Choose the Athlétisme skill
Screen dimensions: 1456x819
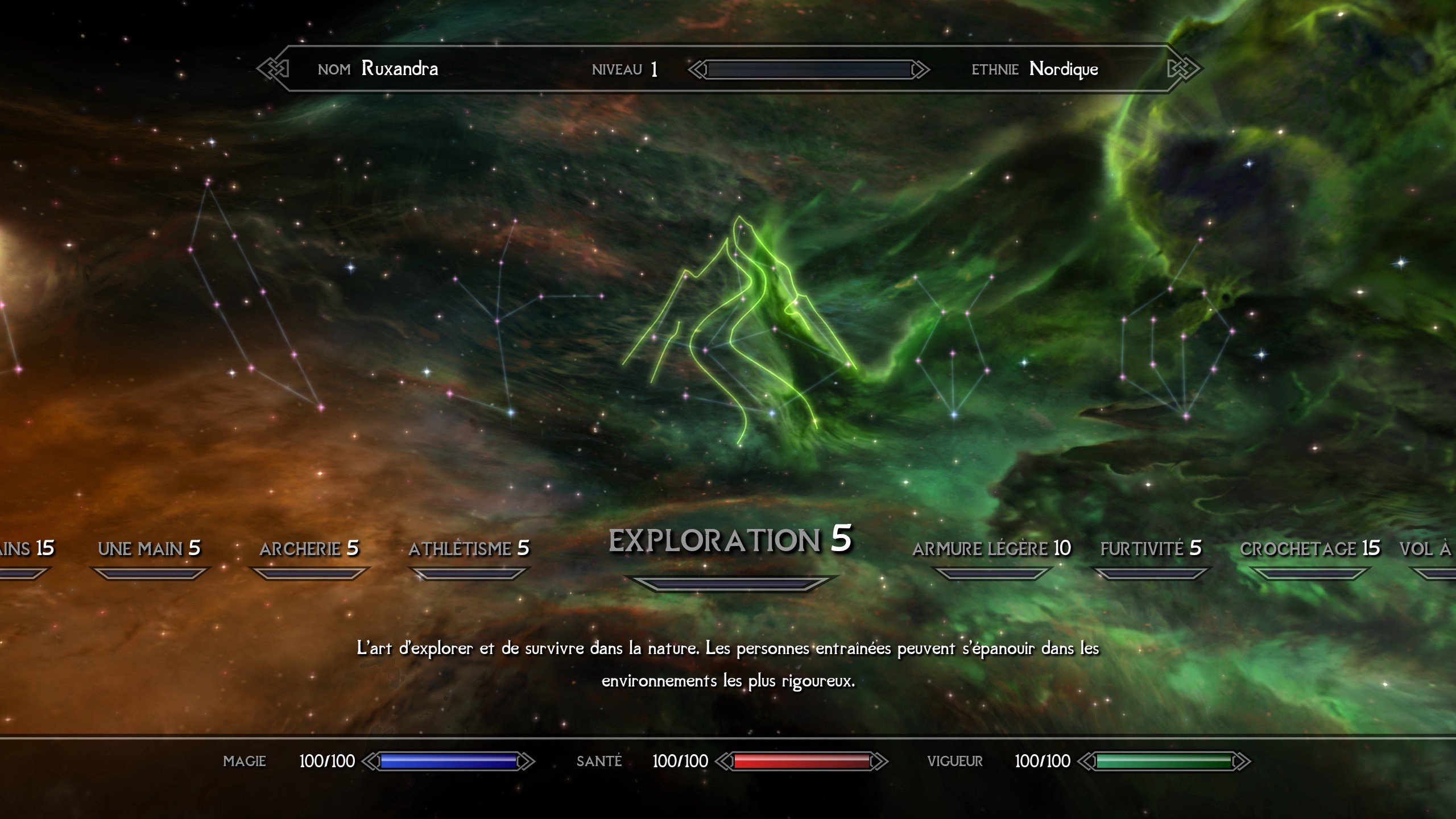[x=469, y=548]
